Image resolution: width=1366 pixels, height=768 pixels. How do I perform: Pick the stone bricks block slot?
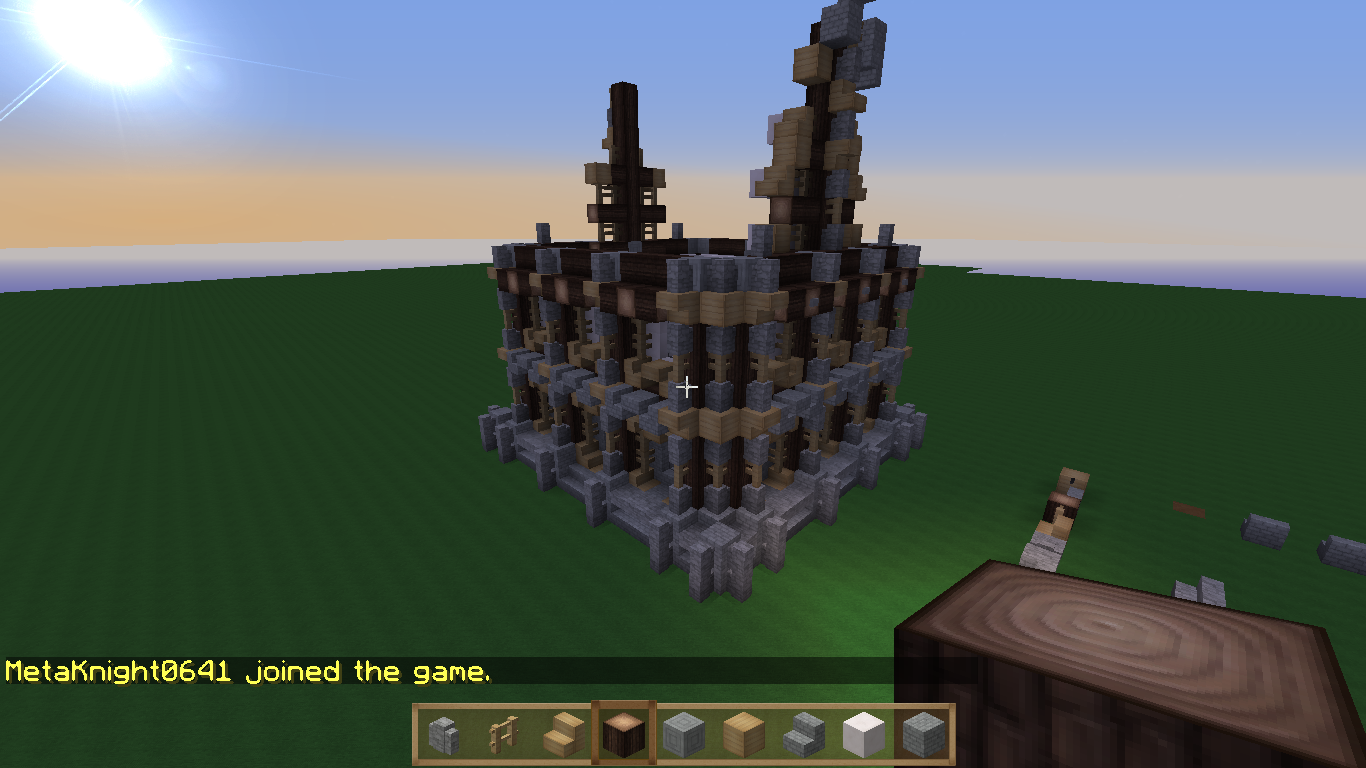923,735
